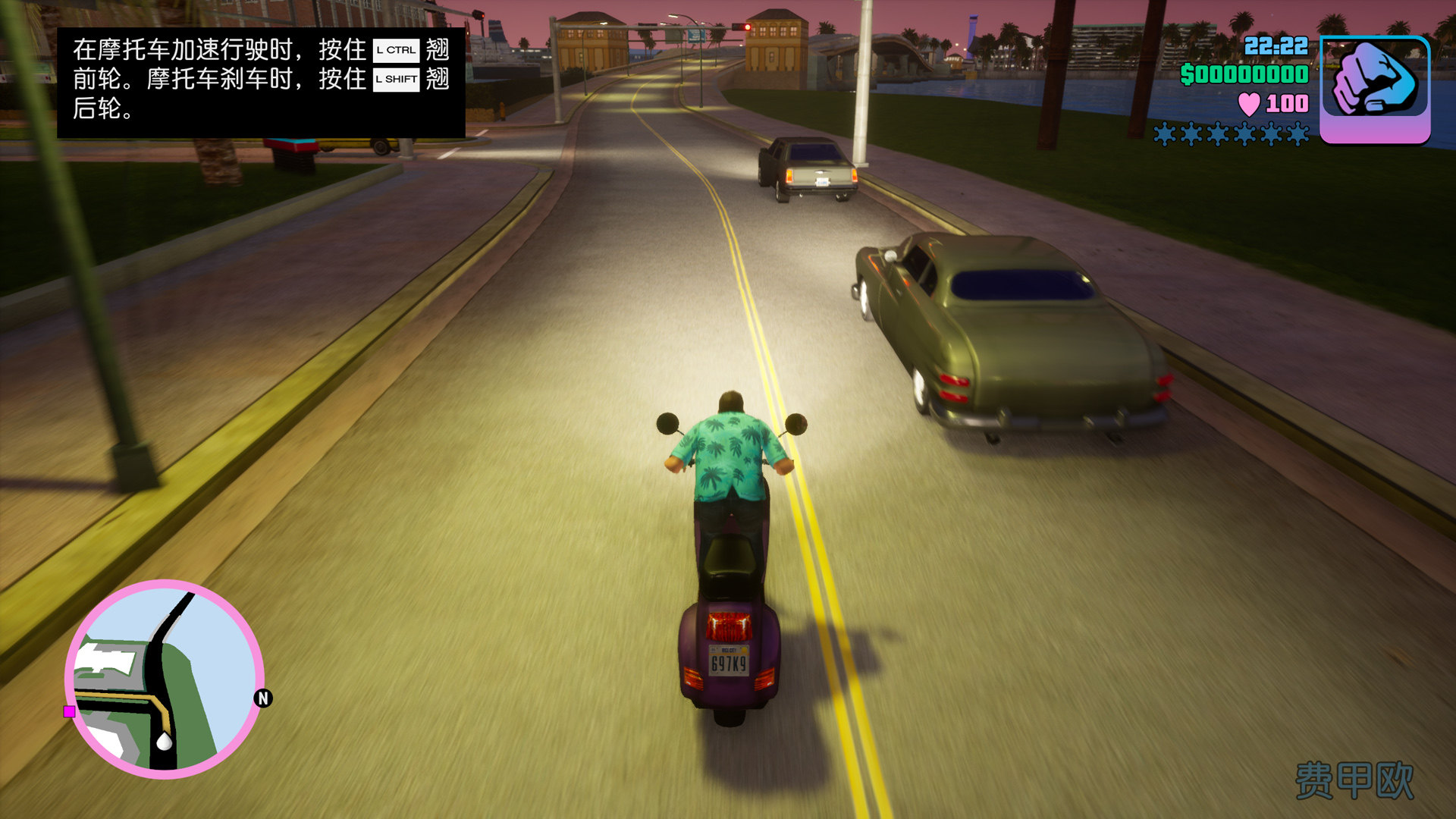Click the pink destination marker on minimap
Image resolution: width=1456 pixels, height=819 pixels.
coord(69,711)
